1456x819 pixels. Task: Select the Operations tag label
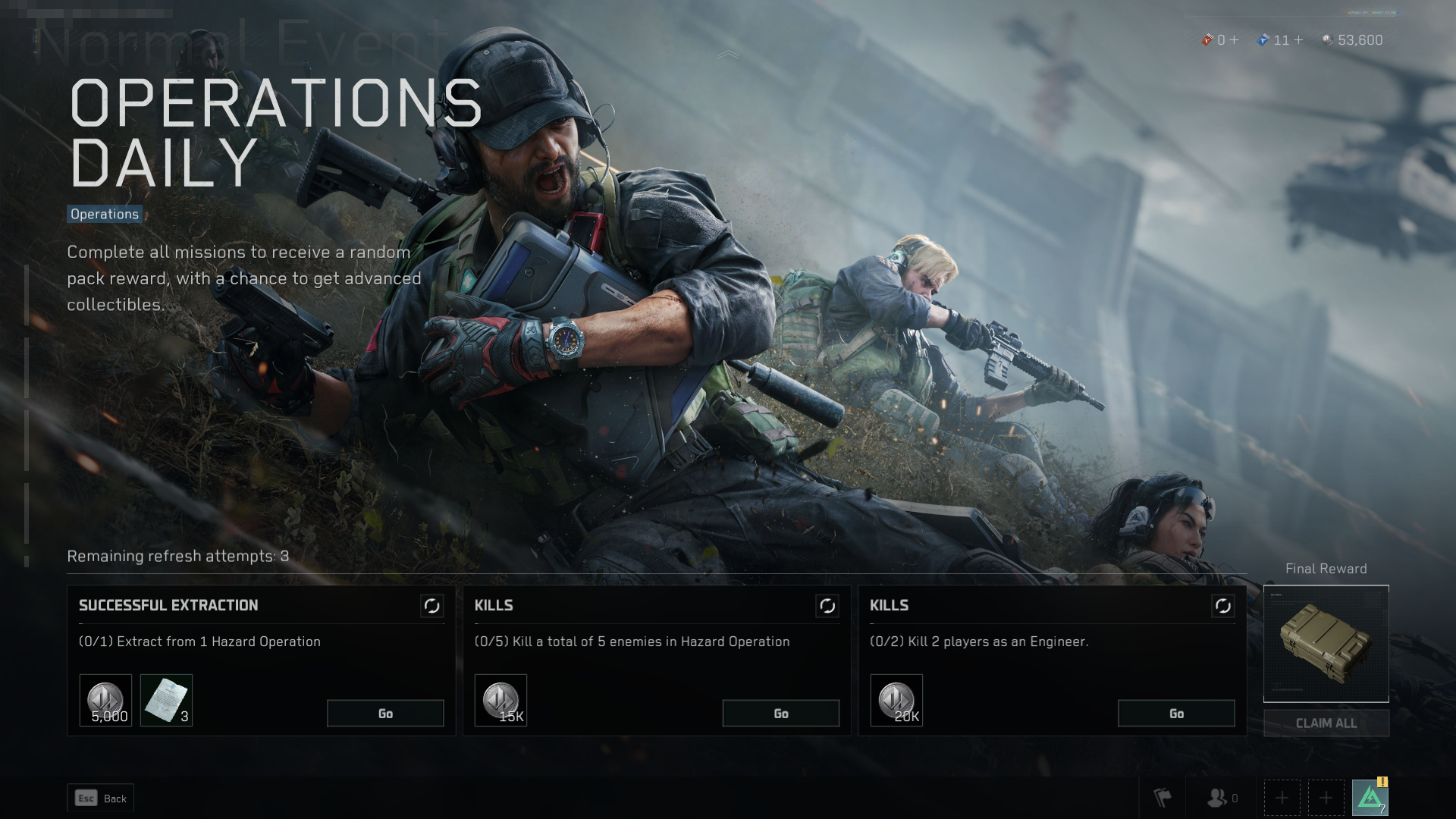(104, 214)
